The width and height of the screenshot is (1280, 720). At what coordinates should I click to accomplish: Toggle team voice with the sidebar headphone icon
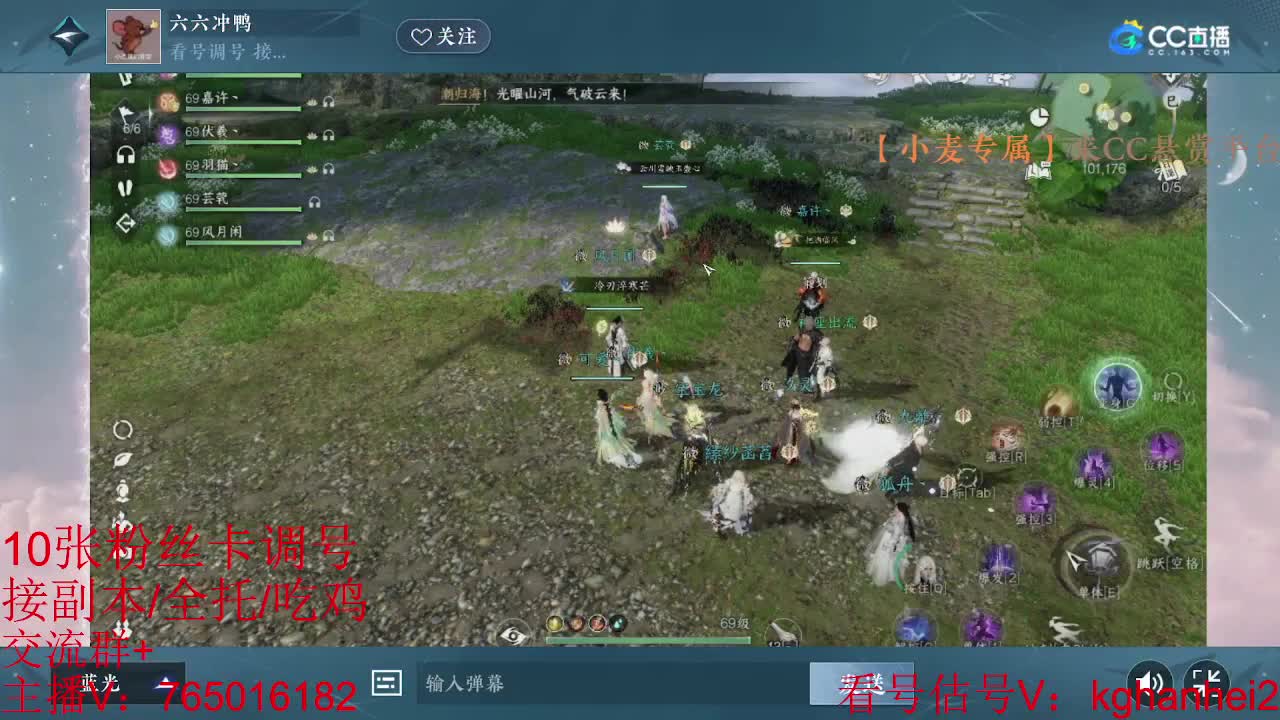125,153
